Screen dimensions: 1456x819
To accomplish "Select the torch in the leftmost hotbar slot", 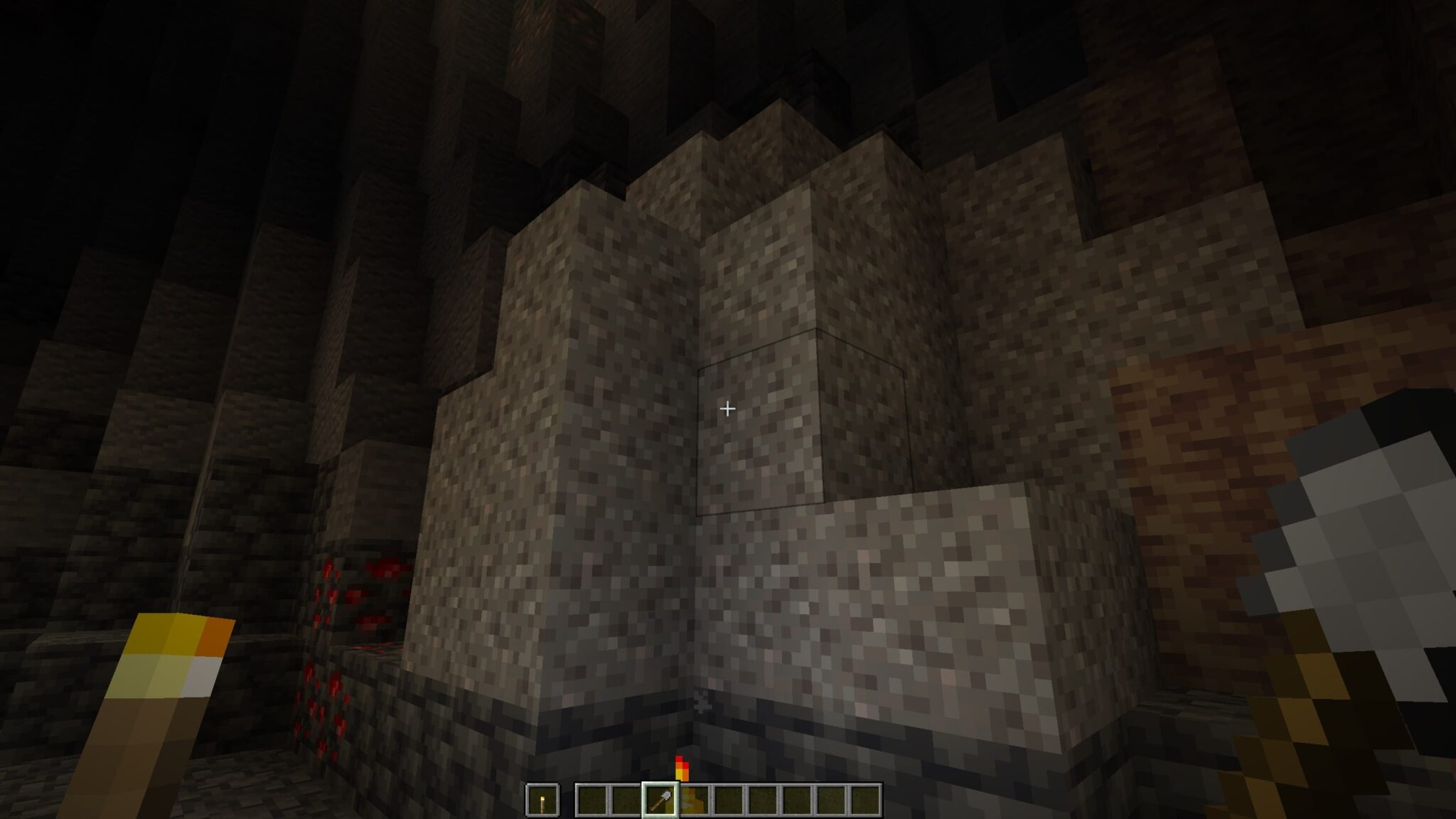I will (543, 800).
